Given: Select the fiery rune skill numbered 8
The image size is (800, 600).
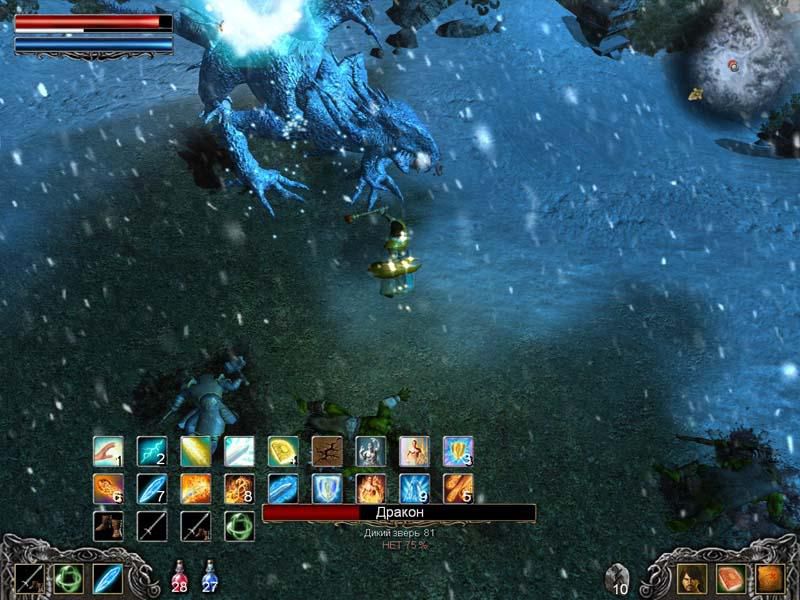Looking at the screenshot, I should [x=238, y=488].
